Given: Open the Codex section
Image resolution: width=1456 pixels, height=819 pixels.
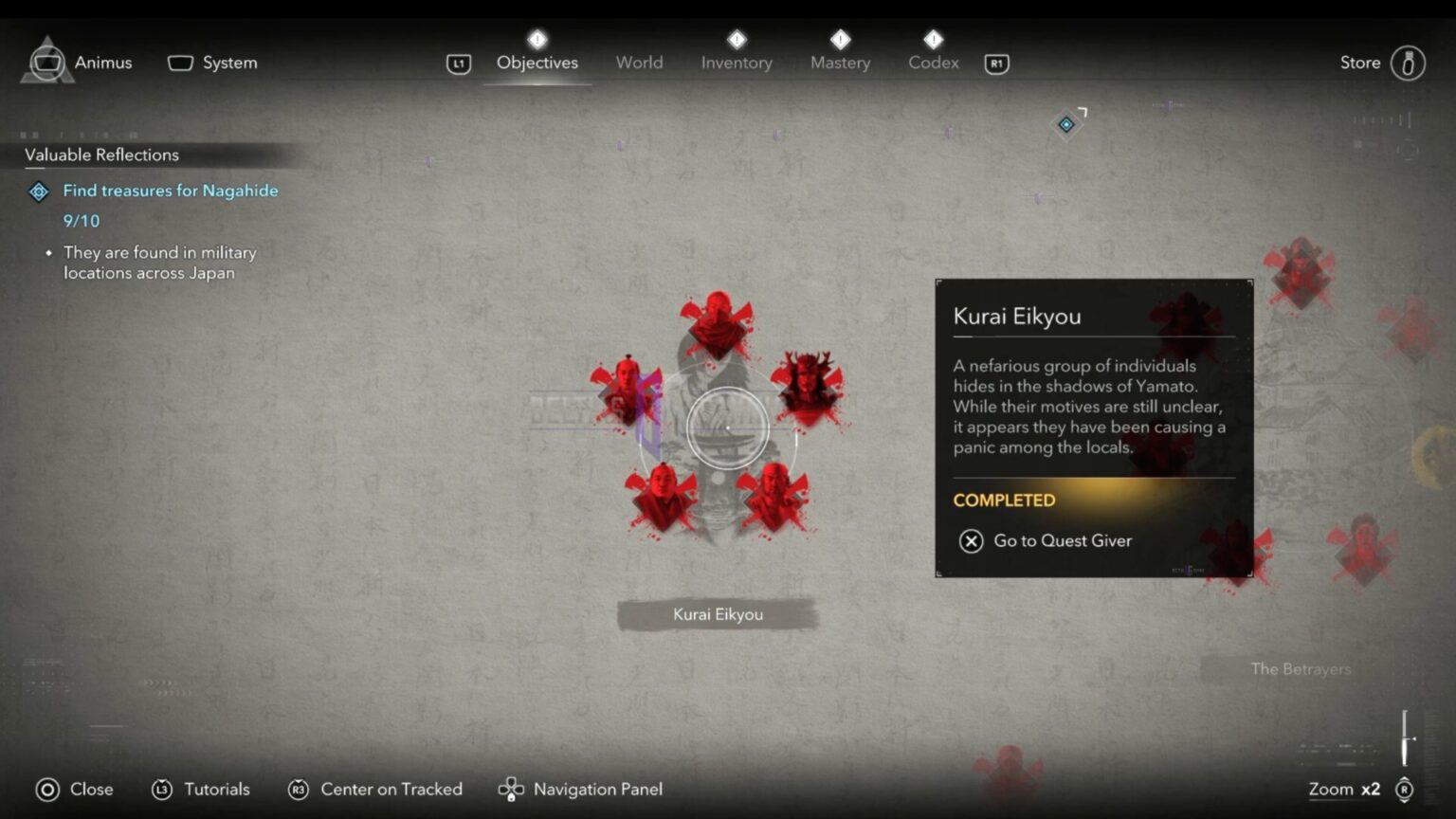Looking at the screenshot, I should pos(933,63).
